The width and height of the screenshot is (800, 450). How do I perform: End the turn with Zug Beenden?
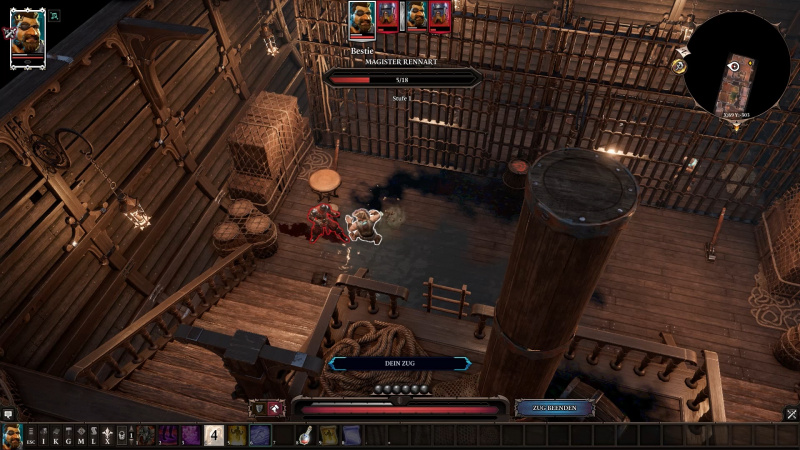point(550,408)
